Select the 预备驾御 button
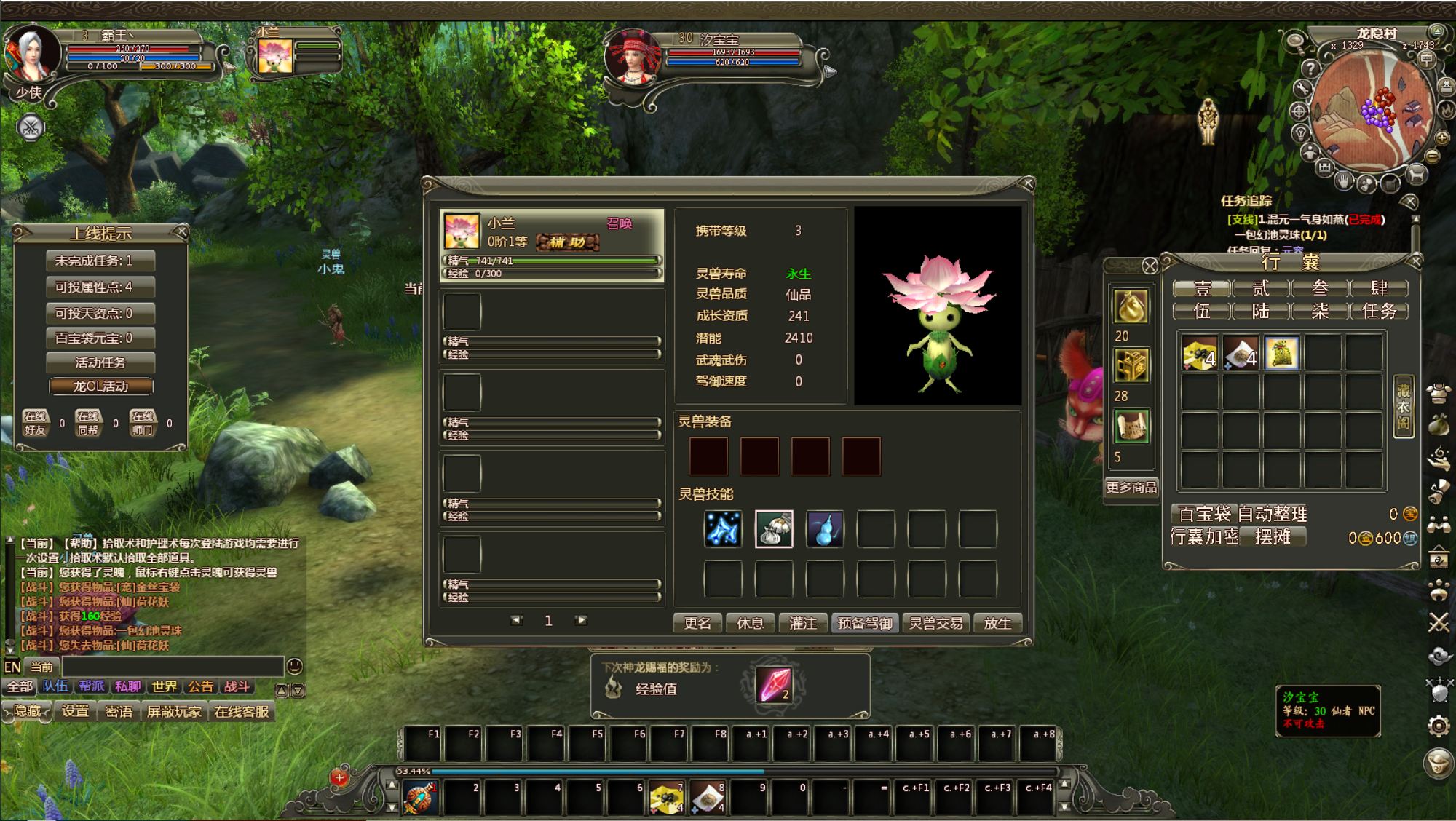This screenshot has width=1456, height=821. [x=865, y=623]
